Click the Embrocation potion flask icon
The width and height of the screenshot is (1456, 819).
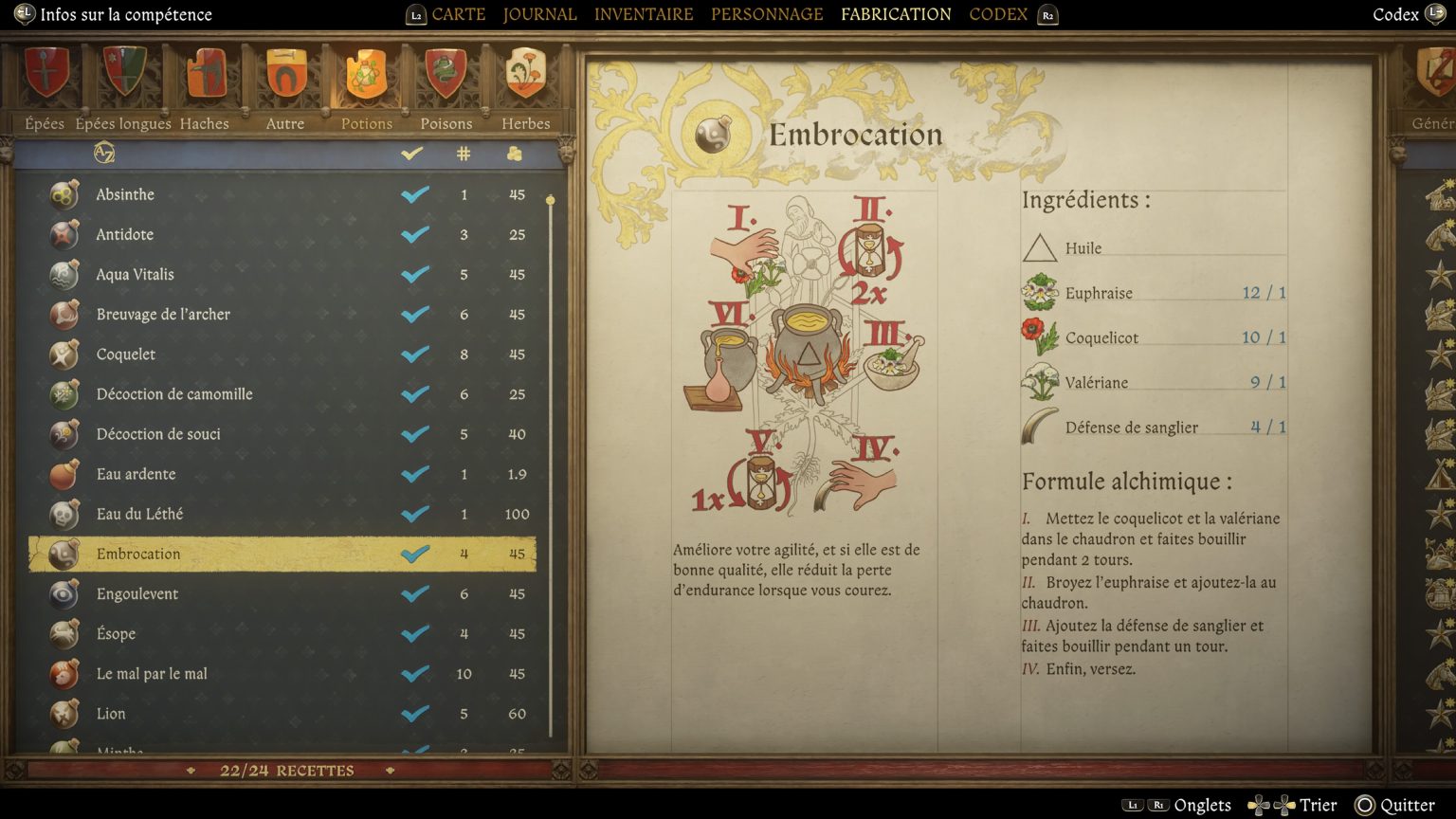point(63,554)
